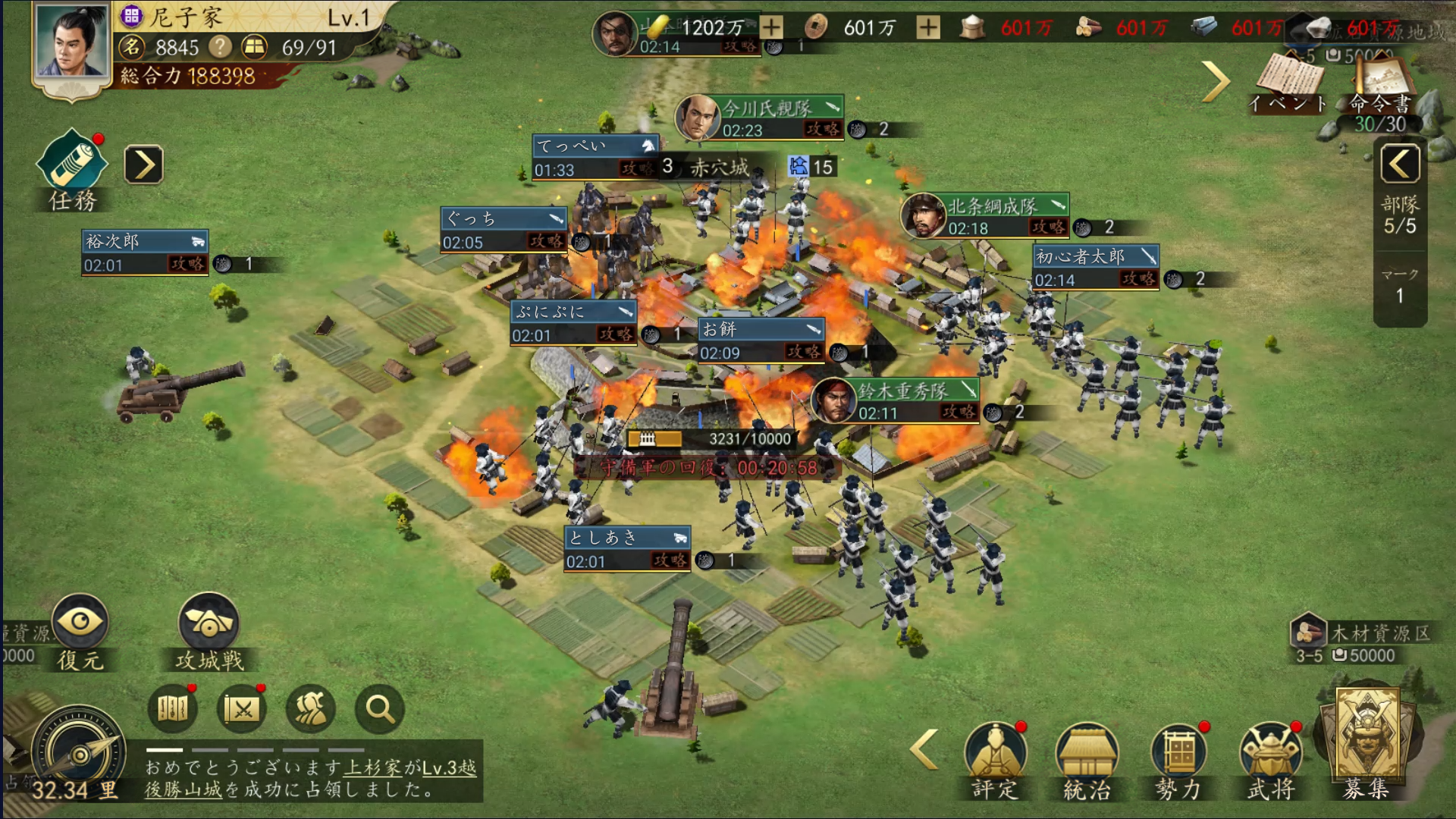Add copper coins with the plus button
Screen dimensions: 1456x819
tap(927, 28)
